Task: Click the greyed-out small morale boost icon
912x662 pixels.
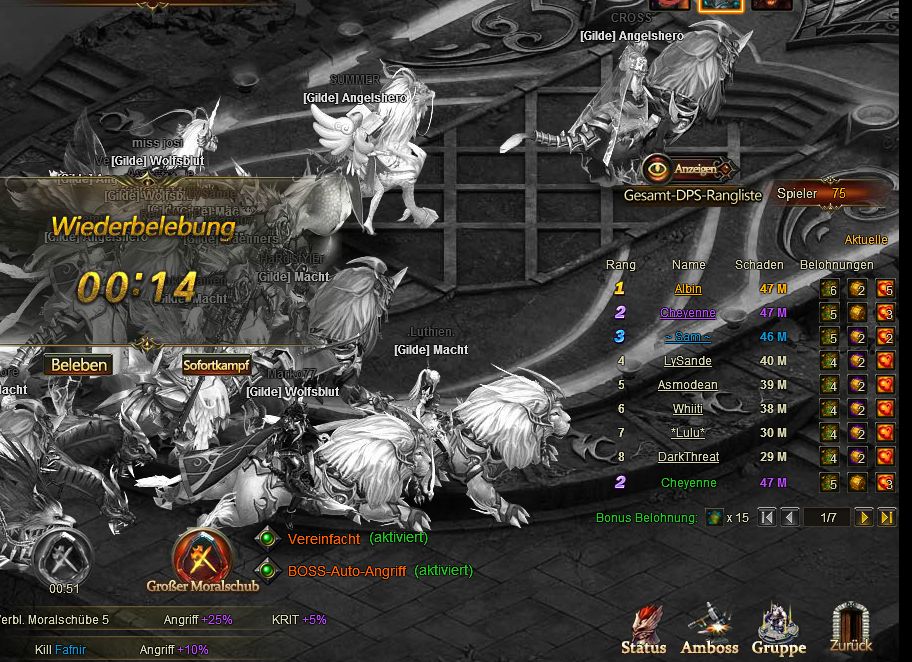Action: tap(64, 555)
